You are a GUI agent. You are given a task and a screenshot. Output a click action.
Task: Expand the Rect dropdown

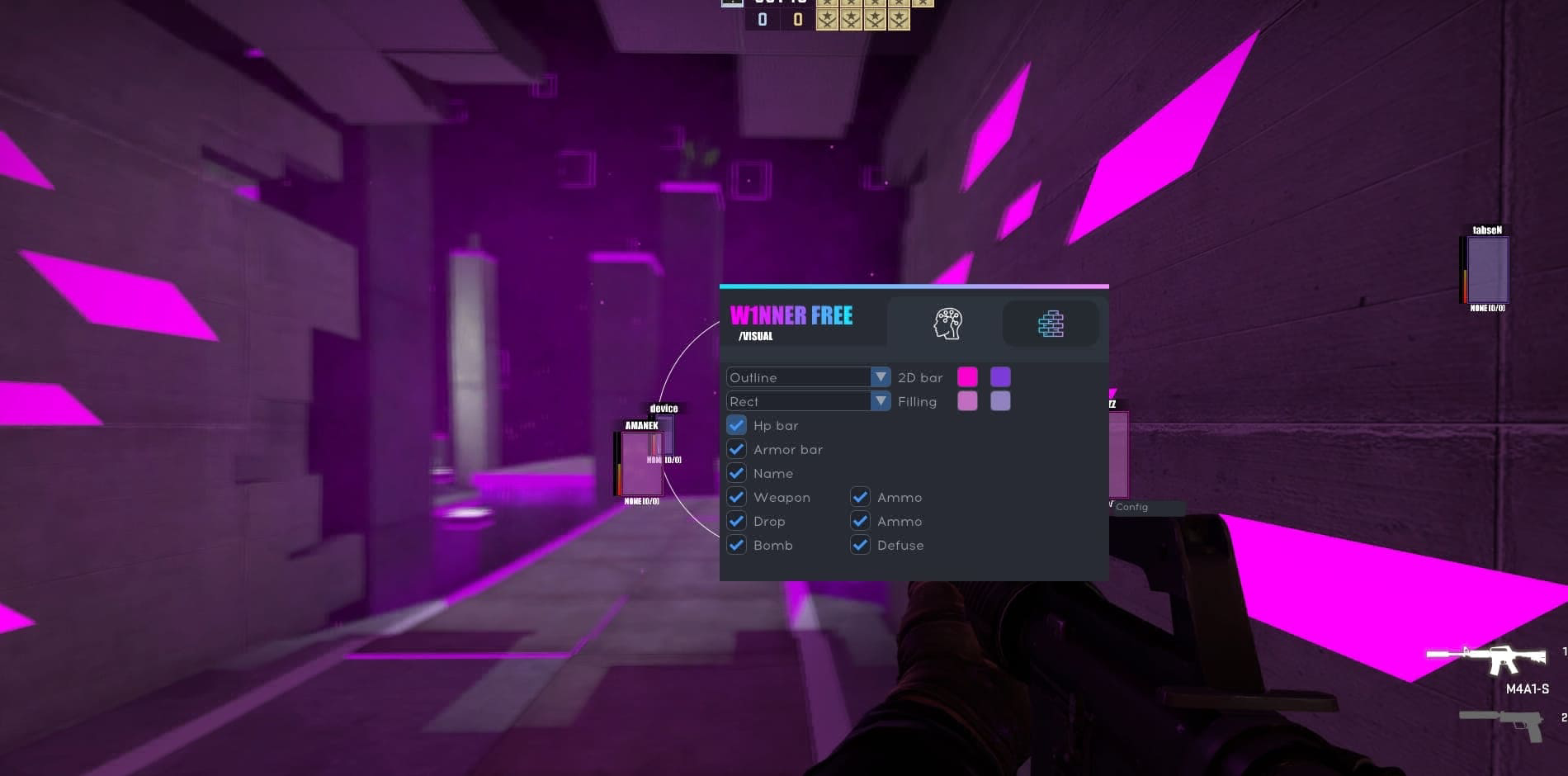(x=807, y=401)
